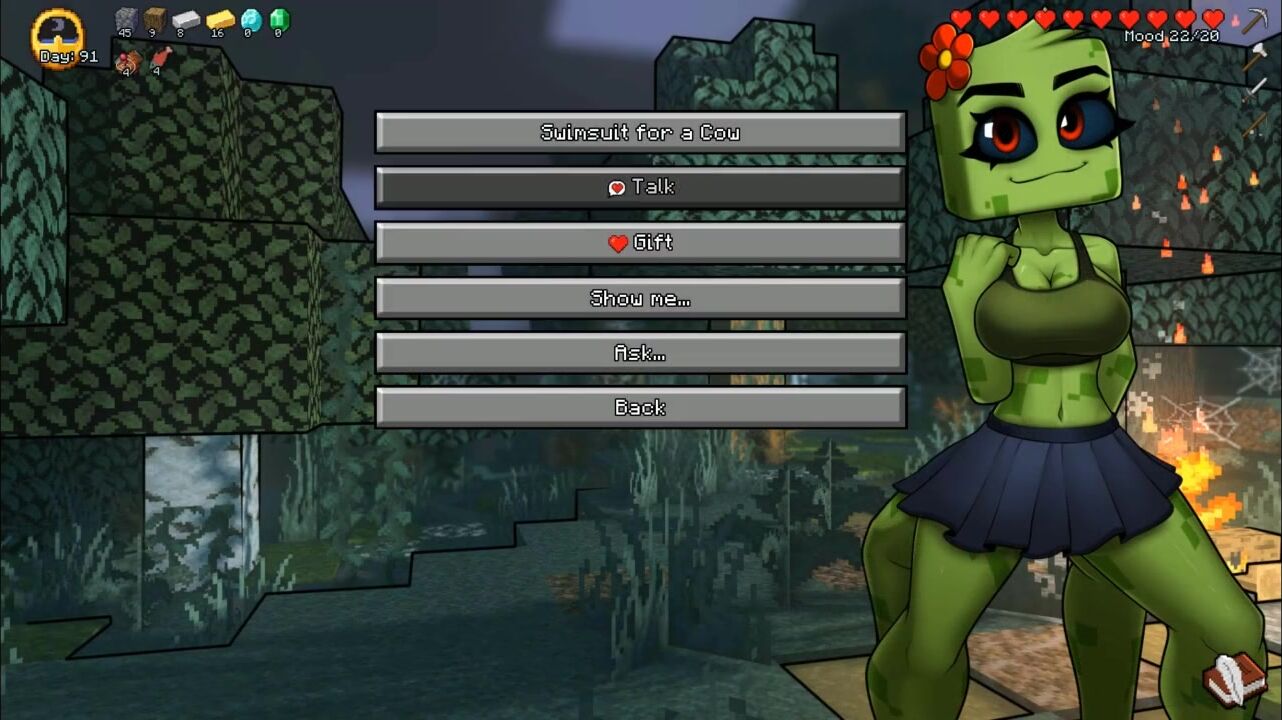Select the Talk option
Screen dimensions: 1282x720
coord(640,188)
